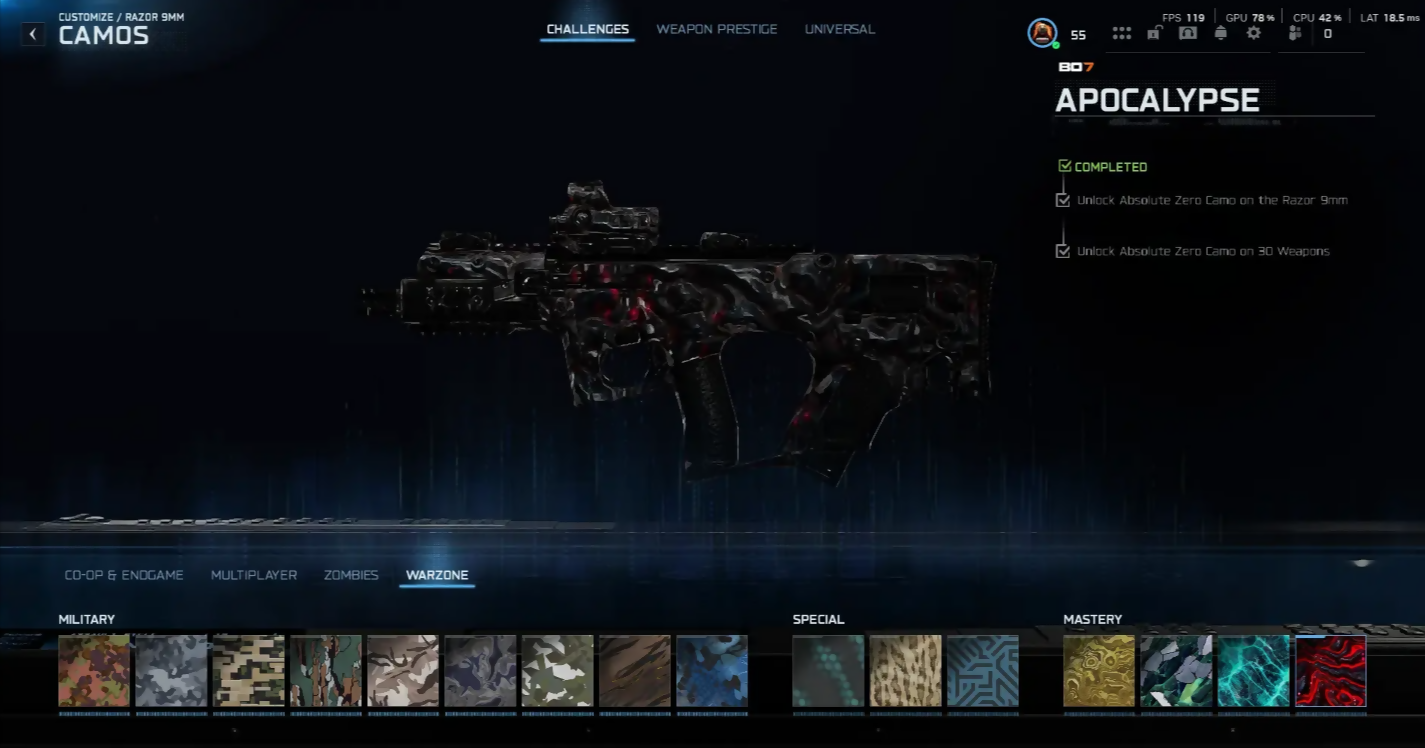Screen dimensions: 1425x748
Task: Go back from the Camos screen
Action: coord(33,34)
